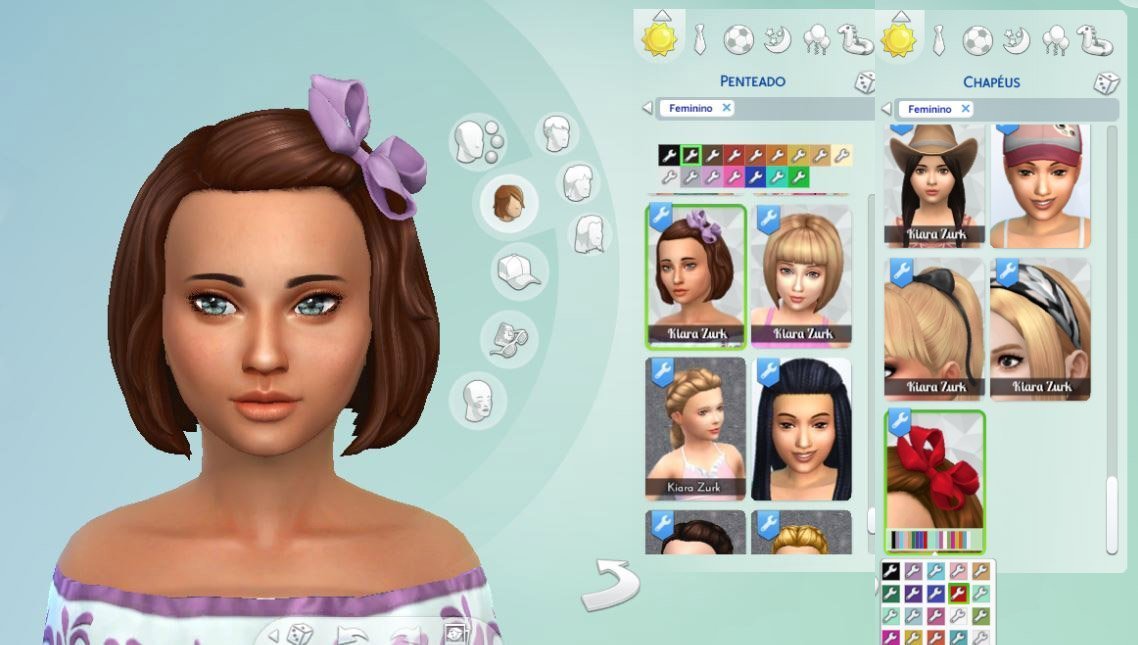Switch to the formal necktie outfit tab

699,40
